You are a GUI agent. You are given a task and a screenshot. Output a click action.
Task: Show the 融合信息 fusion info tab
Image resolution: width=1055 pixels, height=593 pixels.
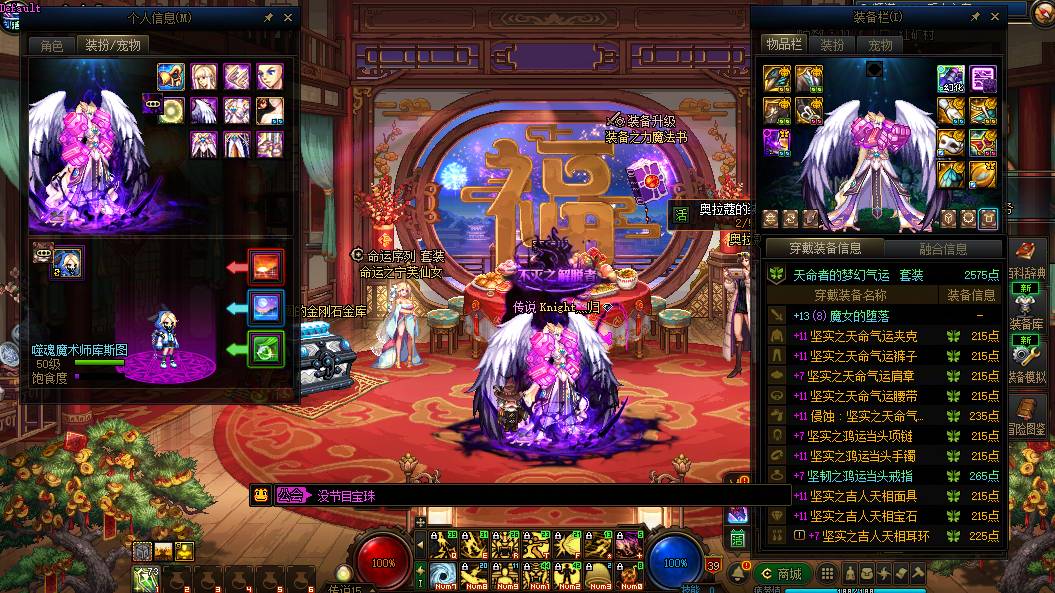pos(942,249)
